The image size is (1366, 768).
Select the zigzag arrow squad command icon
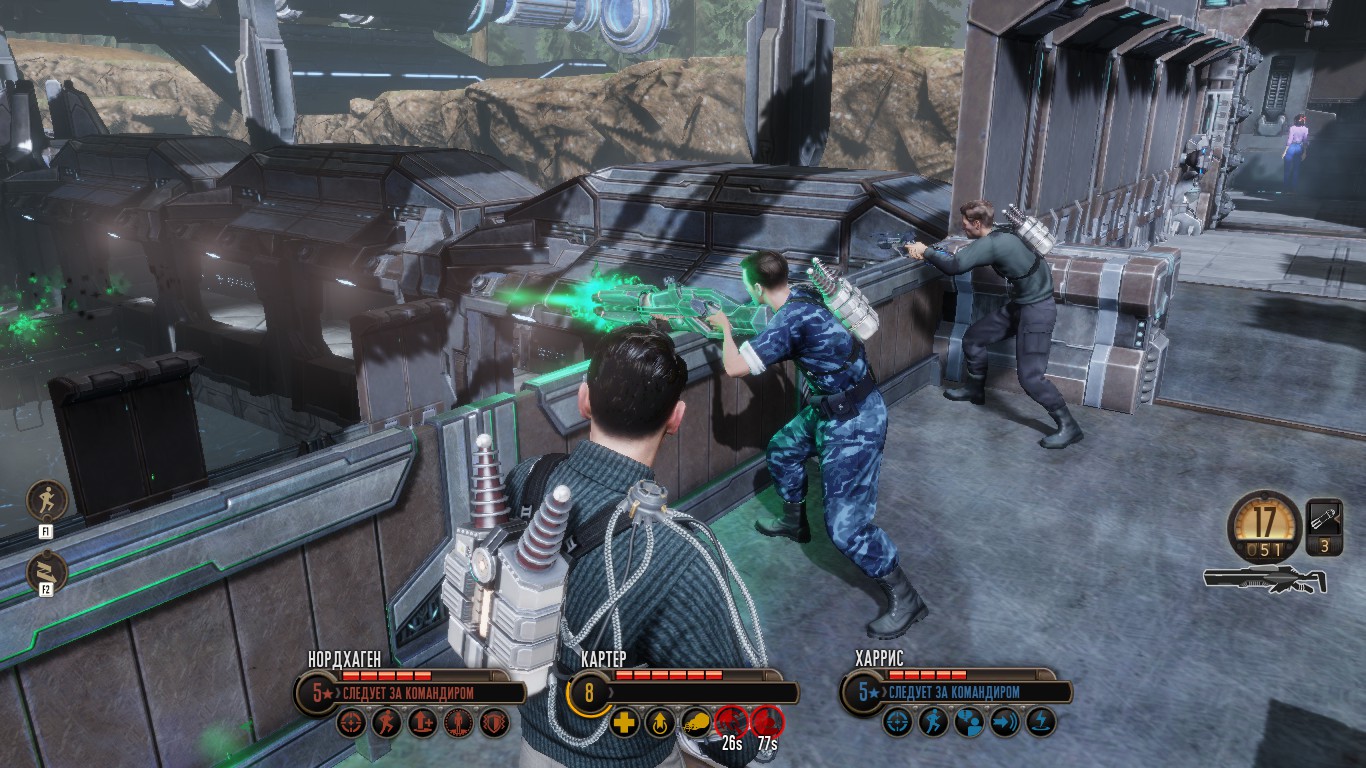[x=46, y=571]
